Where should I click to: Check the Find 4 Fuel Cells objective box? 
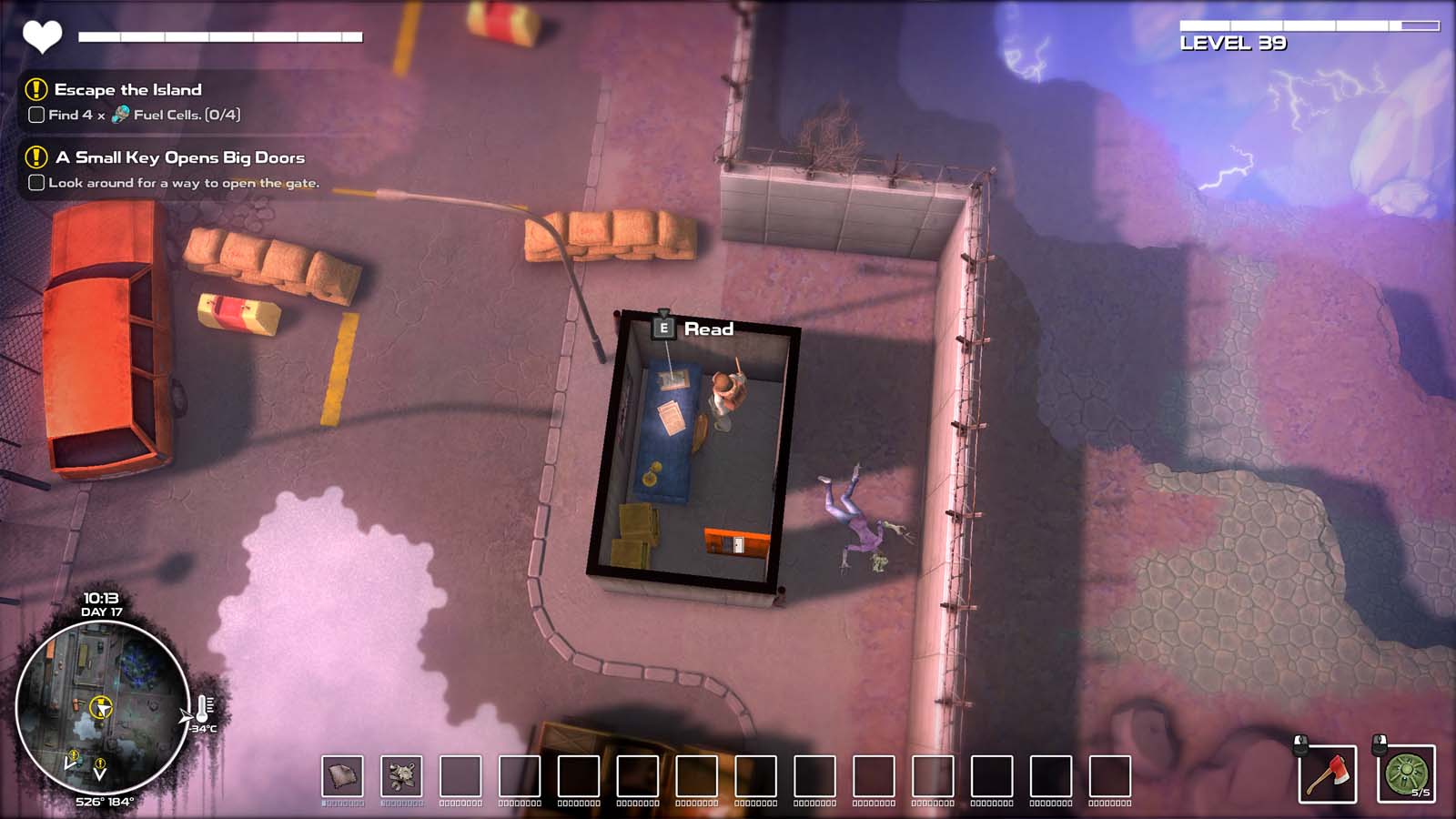tap(36, 116)
